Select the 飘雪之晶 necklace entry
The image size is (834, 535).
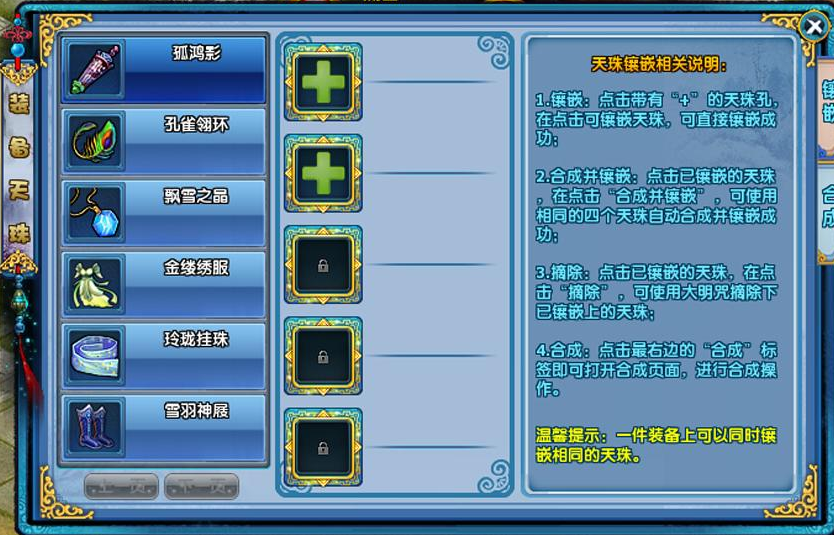pyautogui.click(x=165, y=212)
